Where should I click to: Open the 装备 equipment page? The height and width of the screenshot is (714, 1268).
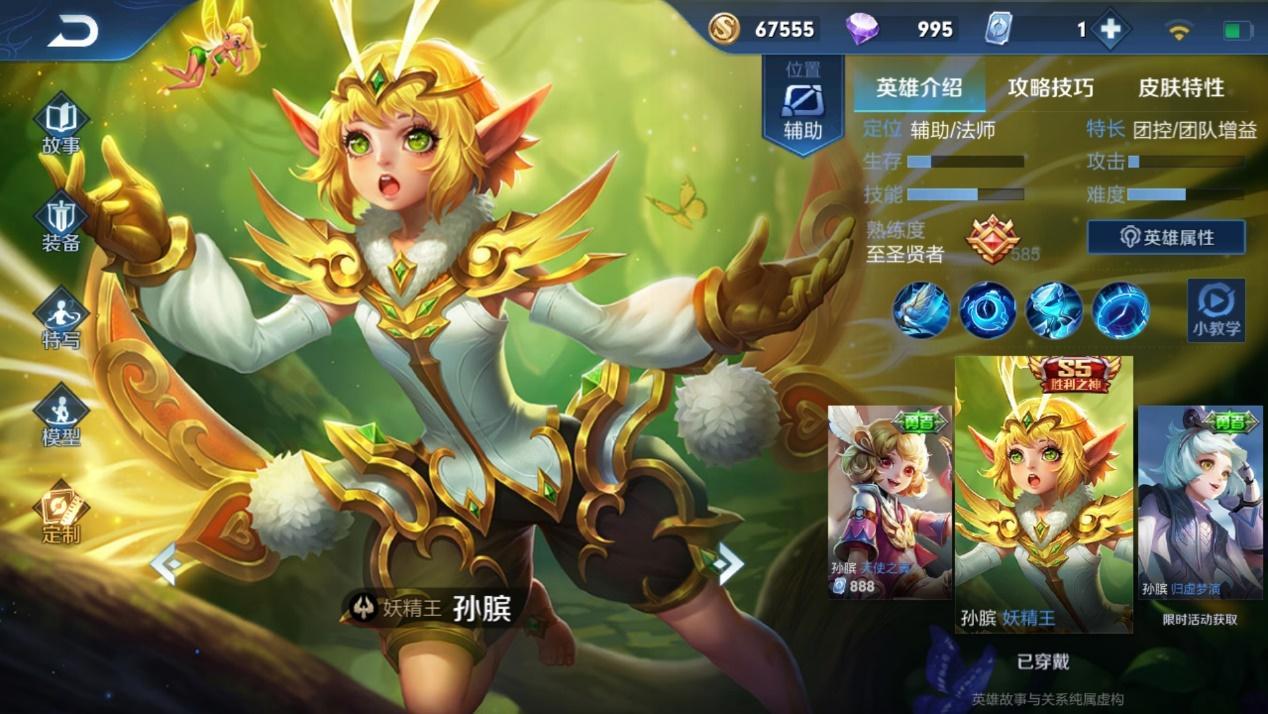click(61, 222)
